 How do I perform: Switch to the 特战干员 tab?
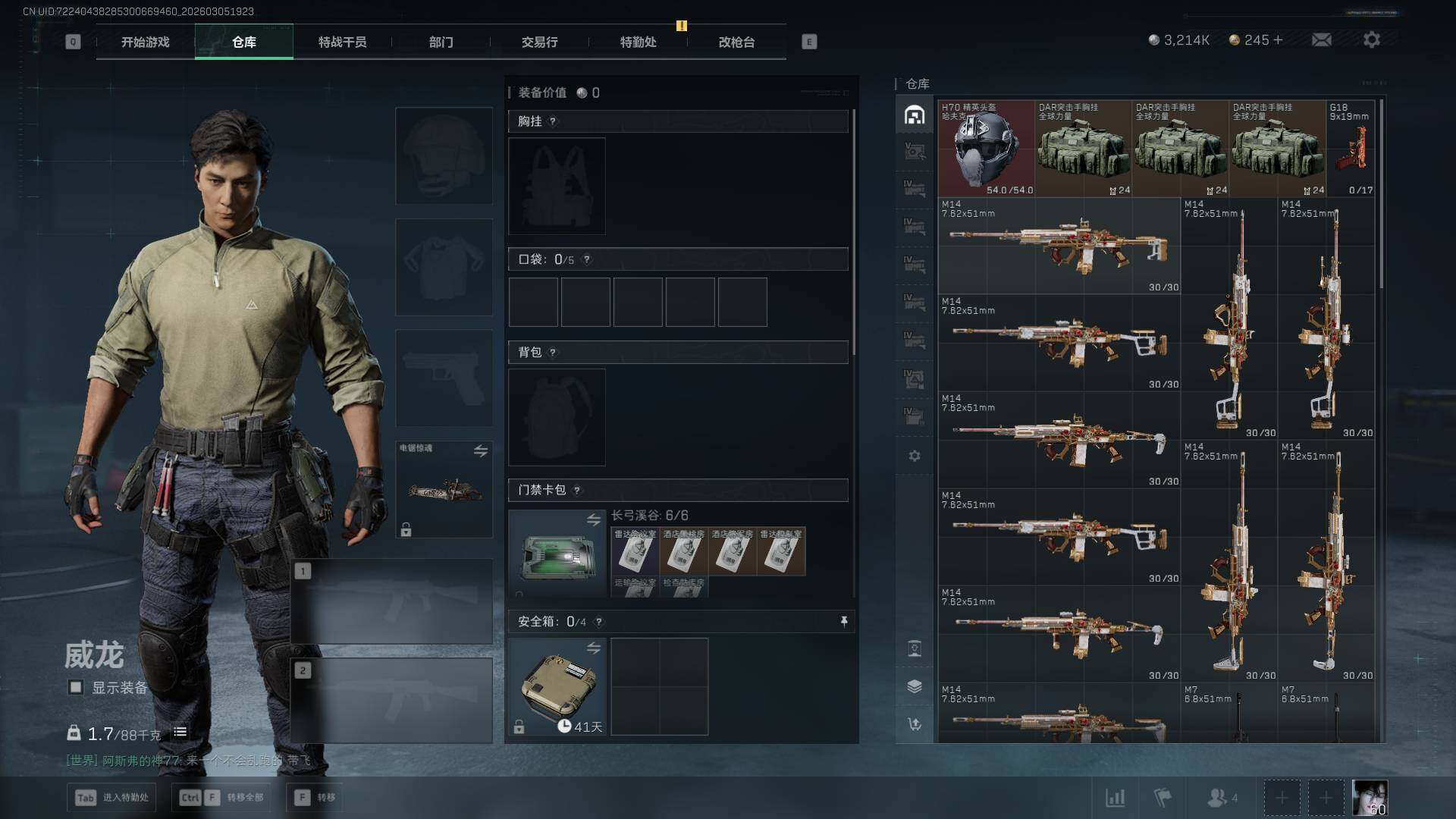coord(342,42)
